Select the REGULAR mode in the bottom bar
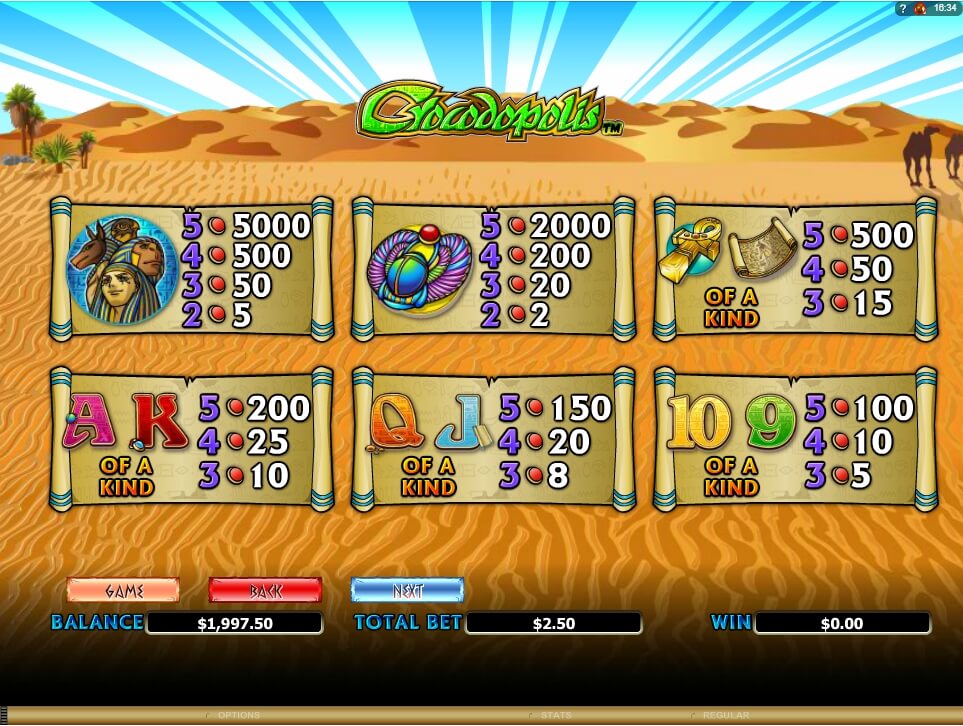Image resolution: width=963 pixels, height=726 pixels. [725, 715]
